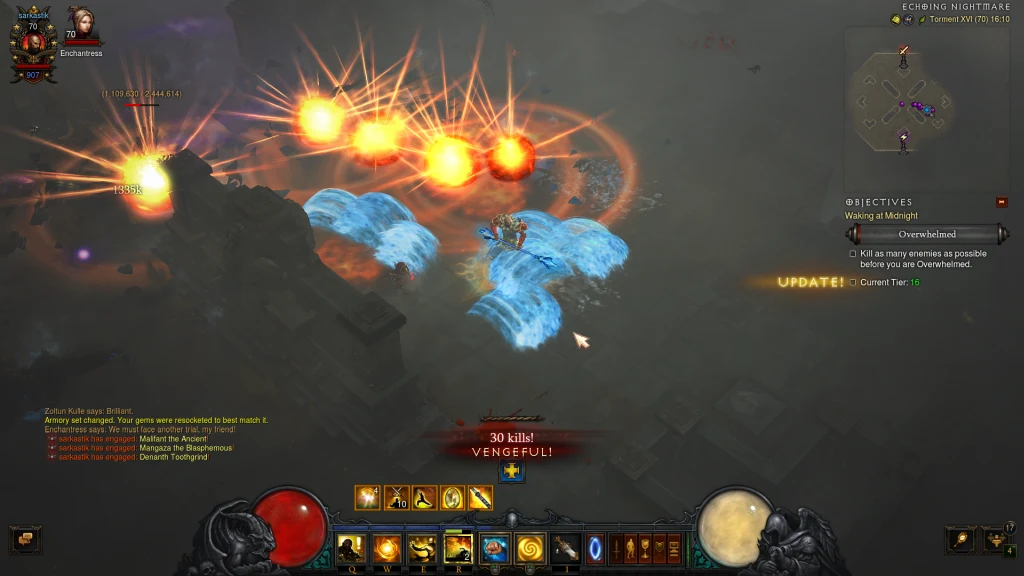
Task: Open the chat box button
Action: [25, 540]
